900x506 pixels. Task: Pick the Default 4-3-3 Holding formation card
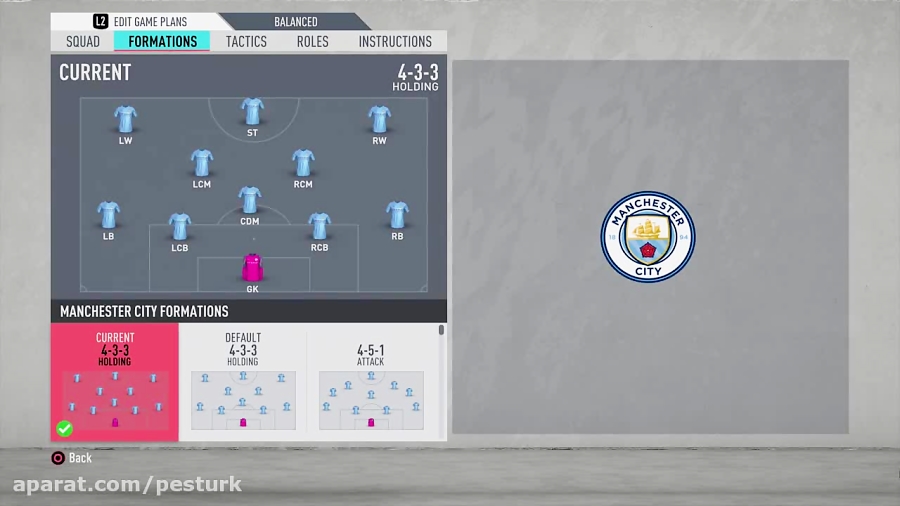243,382
